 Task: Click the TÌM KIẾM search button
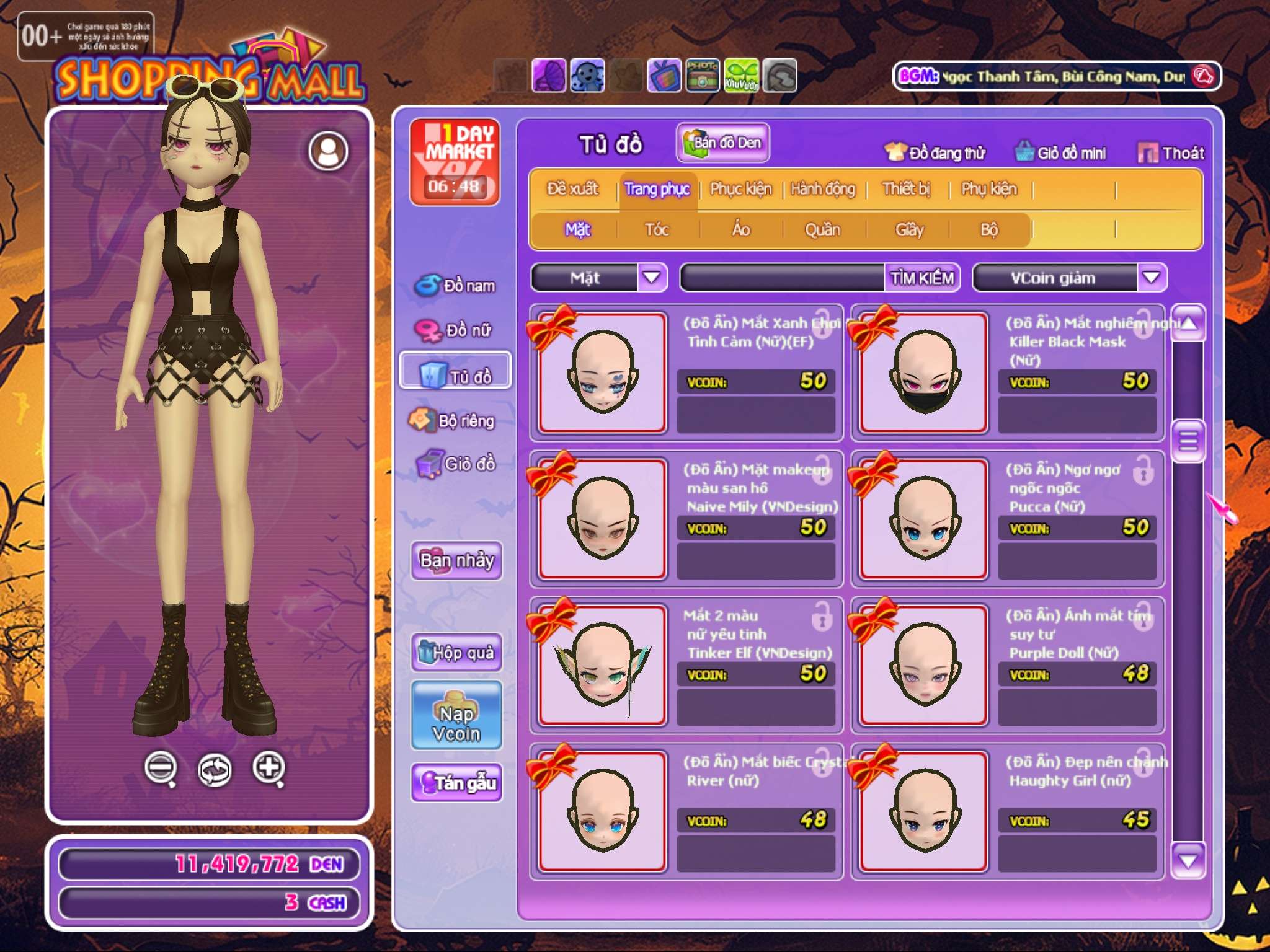(x=921, y=278)
